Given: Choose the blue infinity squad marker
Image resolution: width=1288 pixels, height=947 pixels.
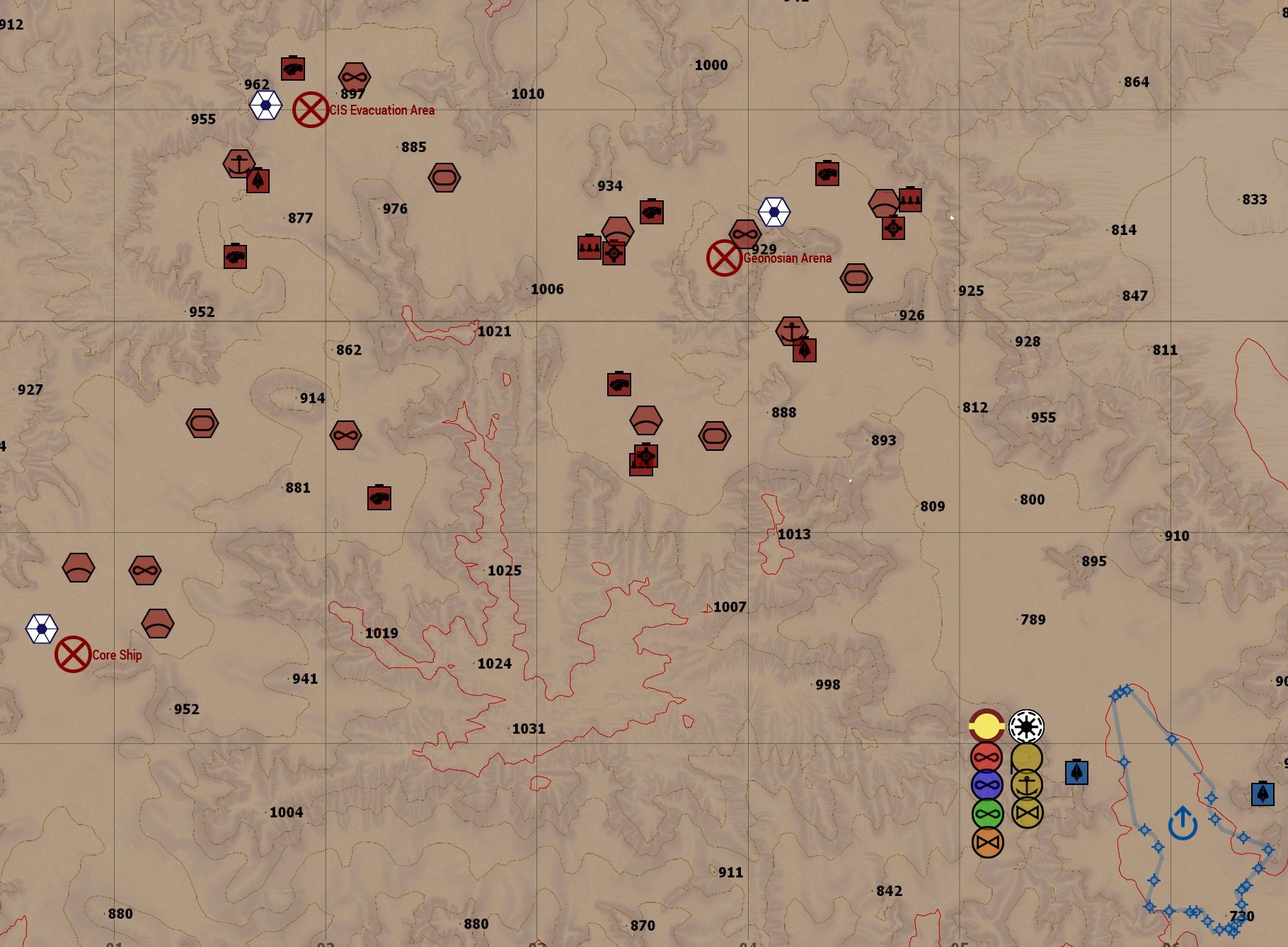Looking at the screenshot, I should pos(987,786).
